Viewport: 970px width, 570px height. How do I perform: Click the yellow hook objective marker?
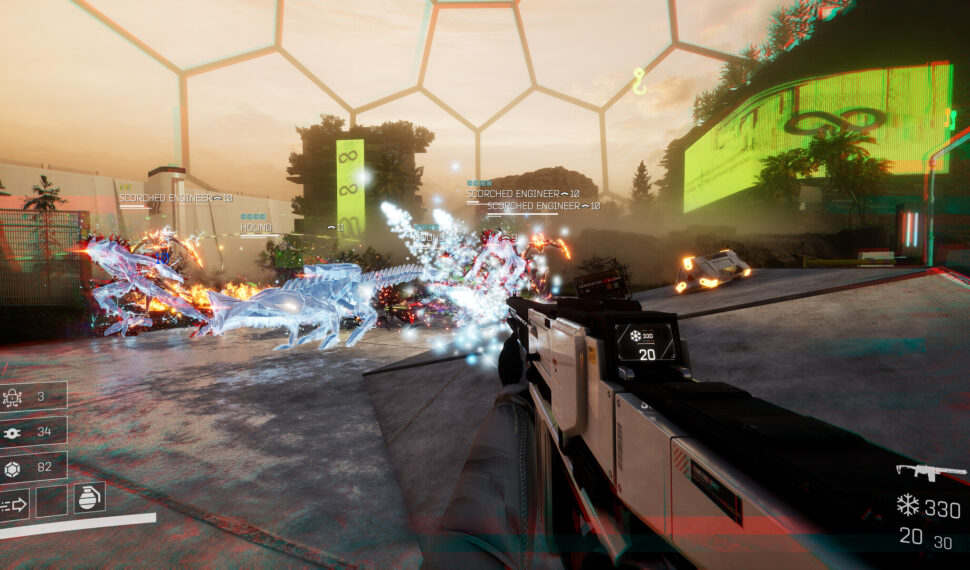tap(639, 82)
